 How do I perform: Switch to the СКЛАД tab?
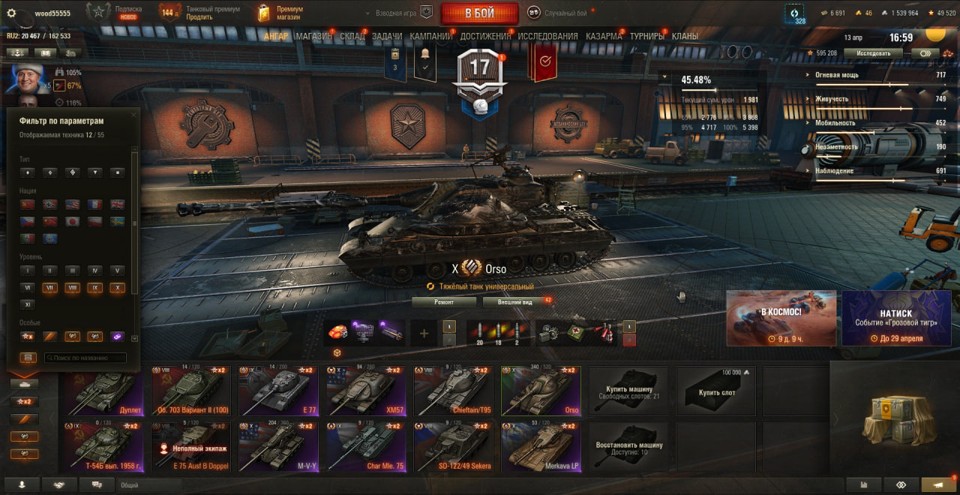coord(352,36)
